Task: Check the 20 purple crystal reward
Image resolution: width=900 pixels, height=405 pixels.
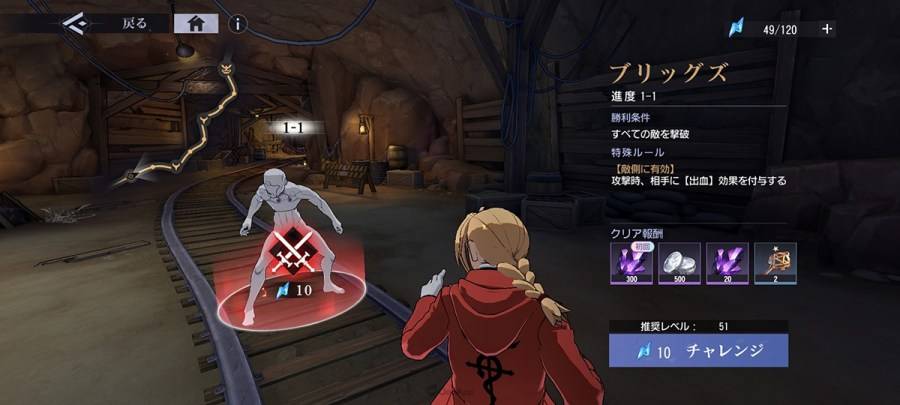Action: coord(727,262)
